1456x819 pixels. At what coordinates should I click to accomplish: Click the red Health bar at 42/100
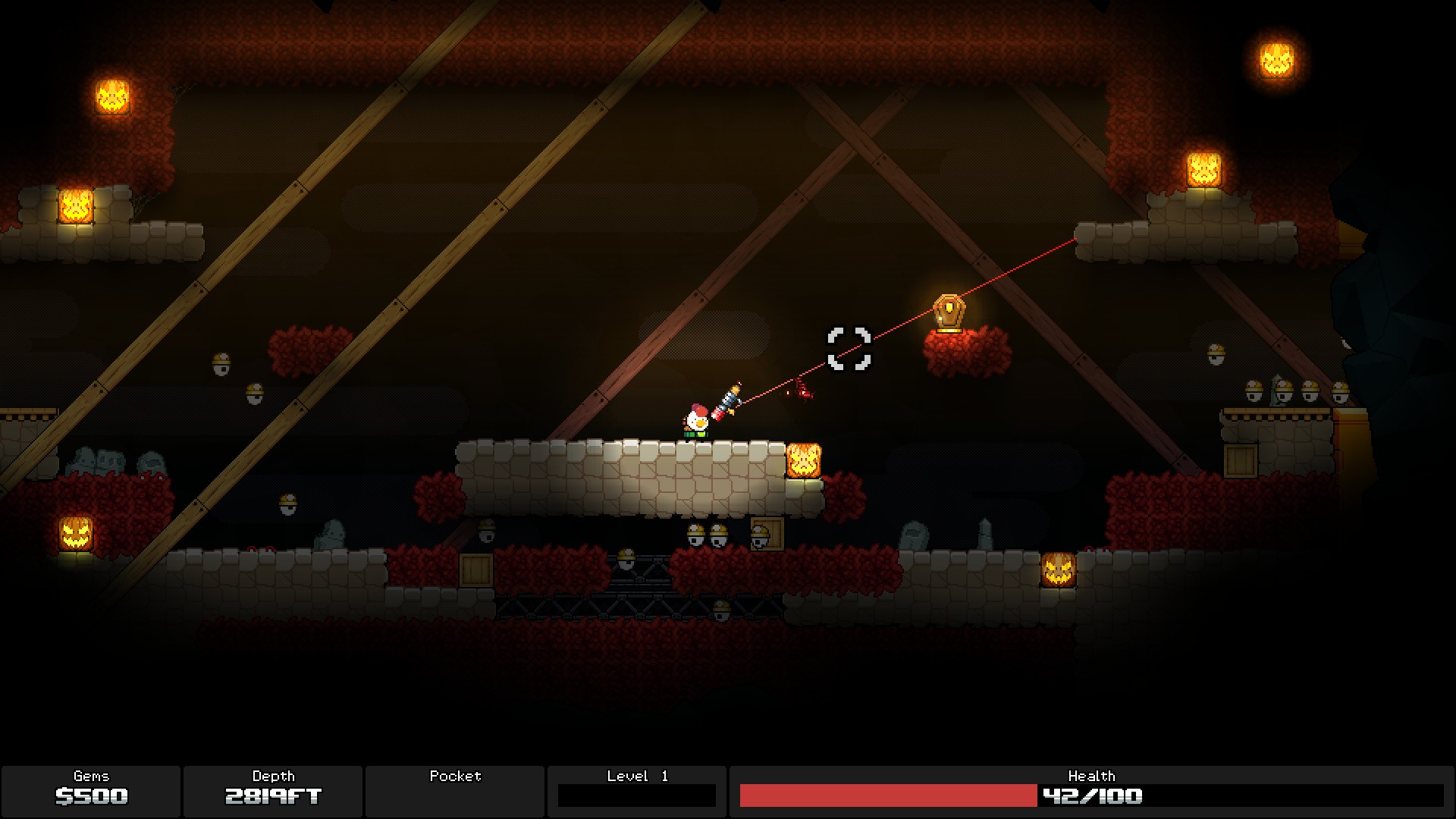(x=887, y=796)
